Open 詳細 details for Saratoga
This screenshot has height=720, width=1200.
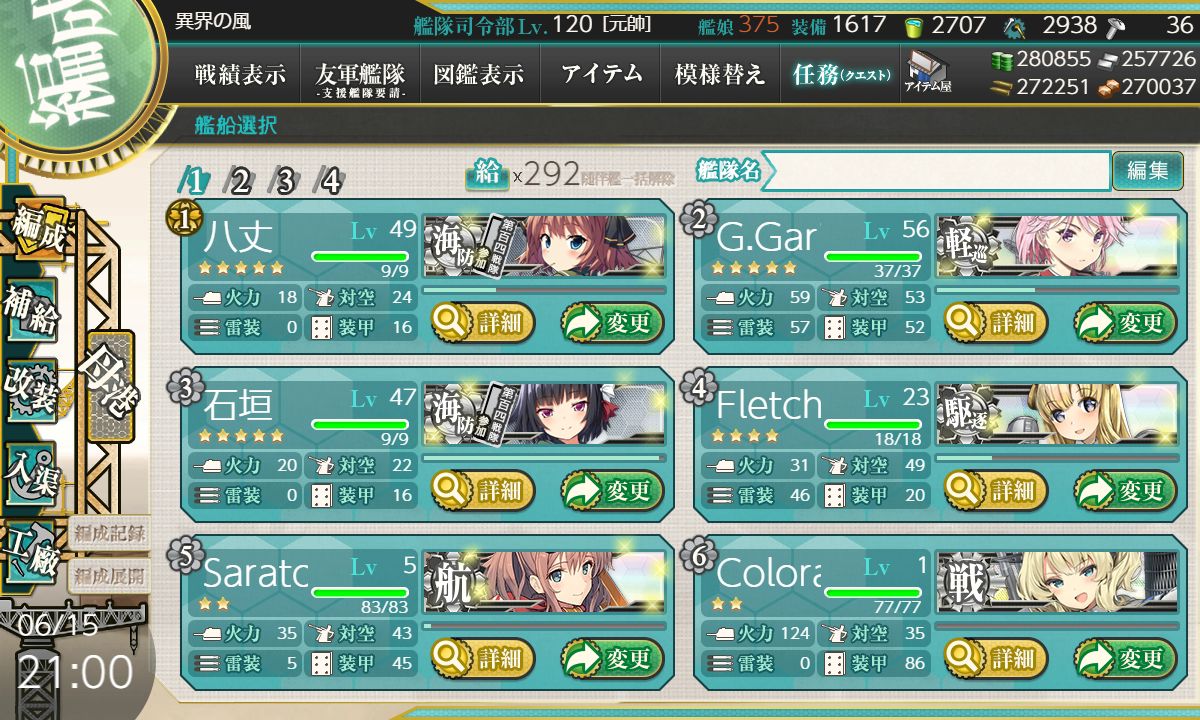(x=483, y=658)
